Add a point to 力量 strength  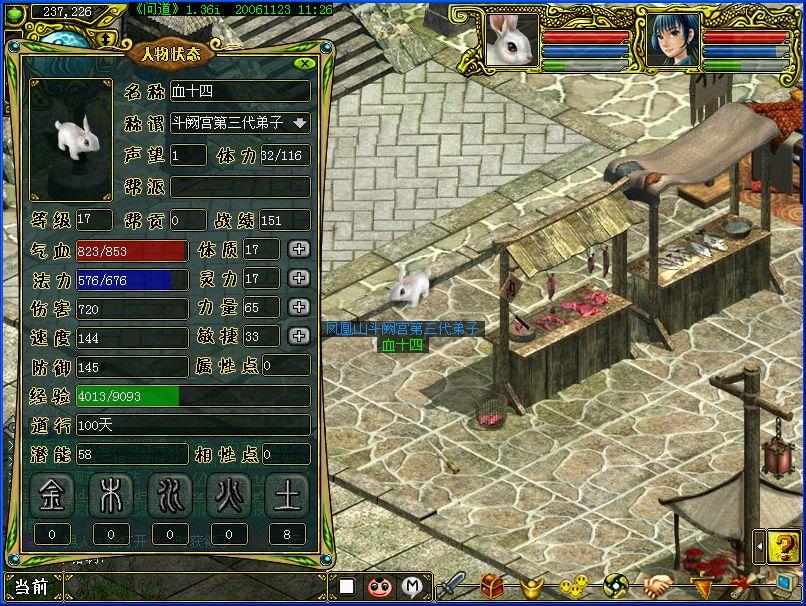click(299, 307)
